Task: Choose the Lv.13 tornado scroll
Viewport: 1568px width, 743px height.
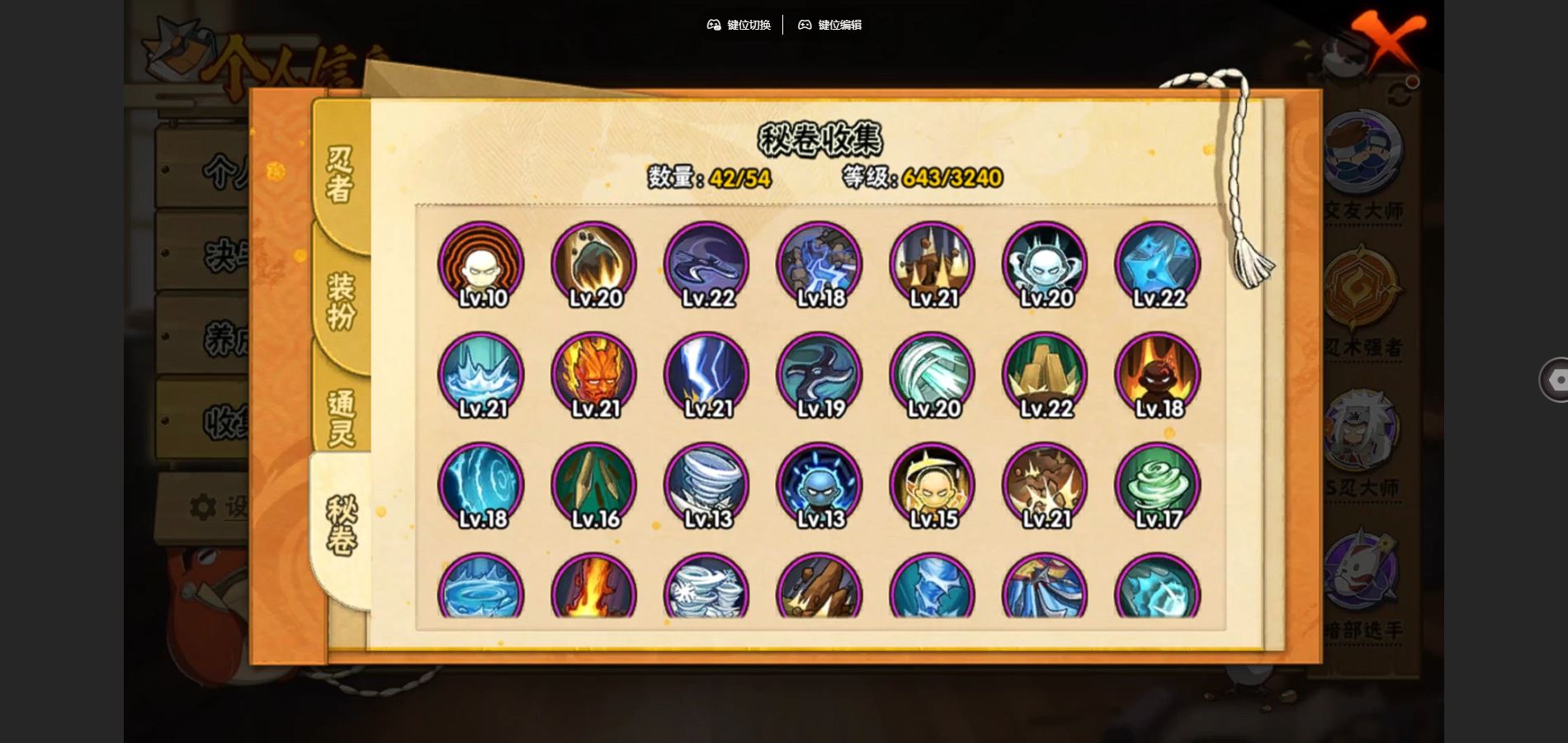Action: click(x=707, y=485)
